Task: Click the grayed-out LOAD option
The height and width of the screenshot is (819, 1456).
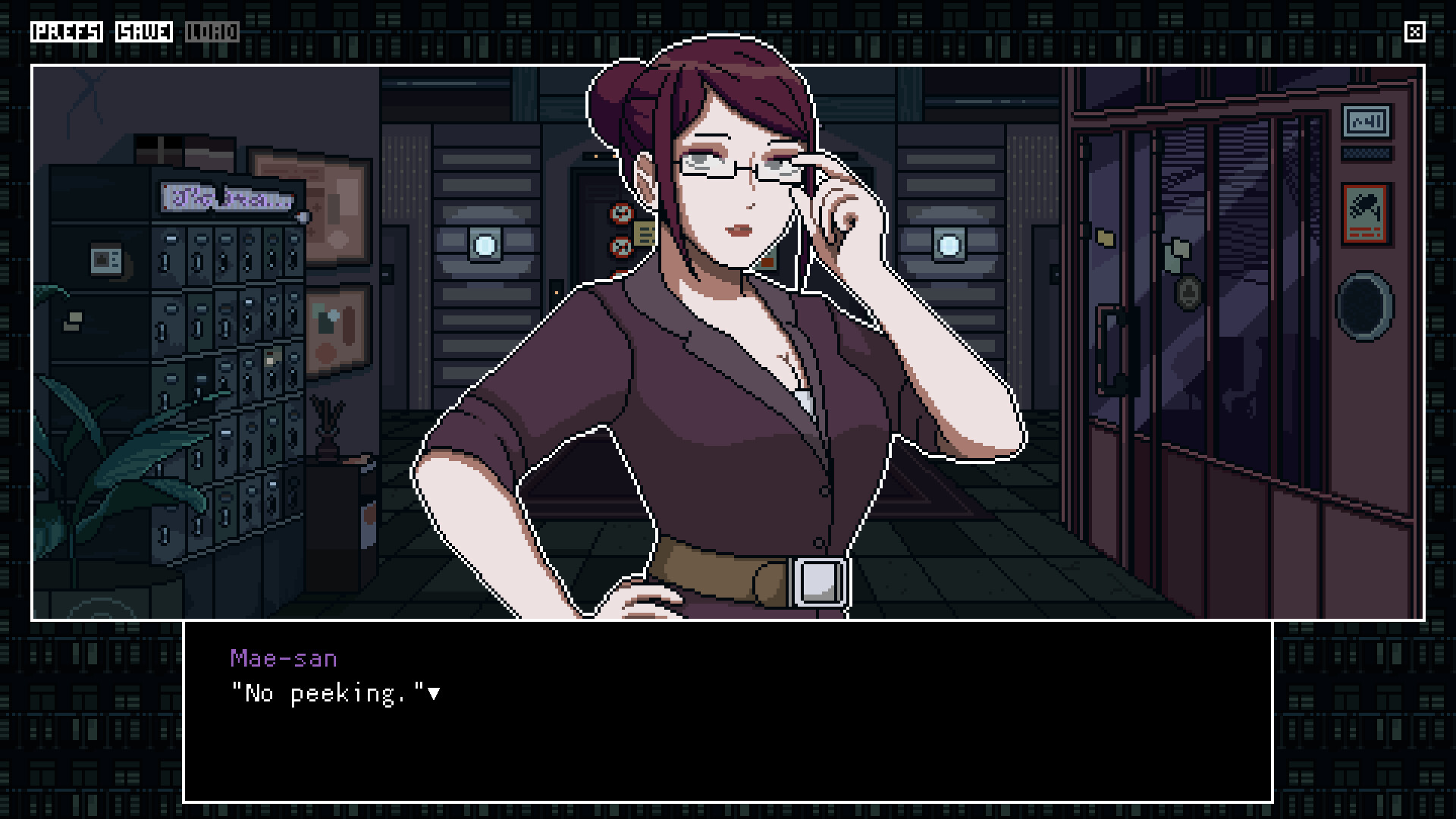Action: click(x=214, y=33)
